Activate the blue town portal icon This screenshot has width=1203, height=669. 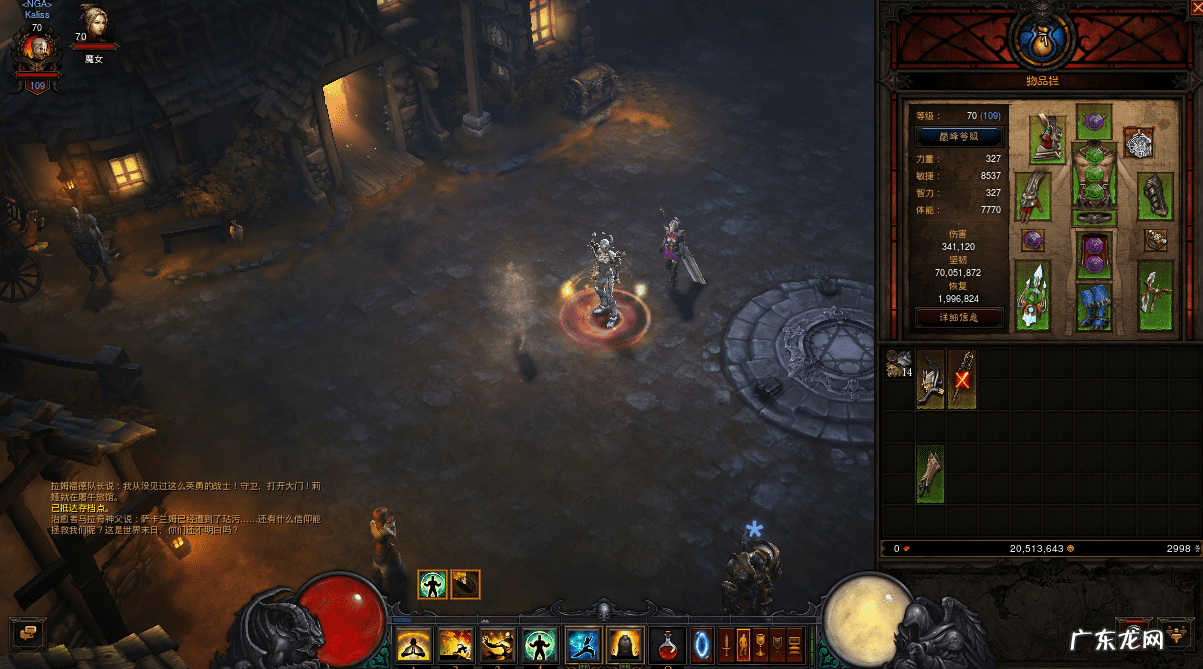701,643
